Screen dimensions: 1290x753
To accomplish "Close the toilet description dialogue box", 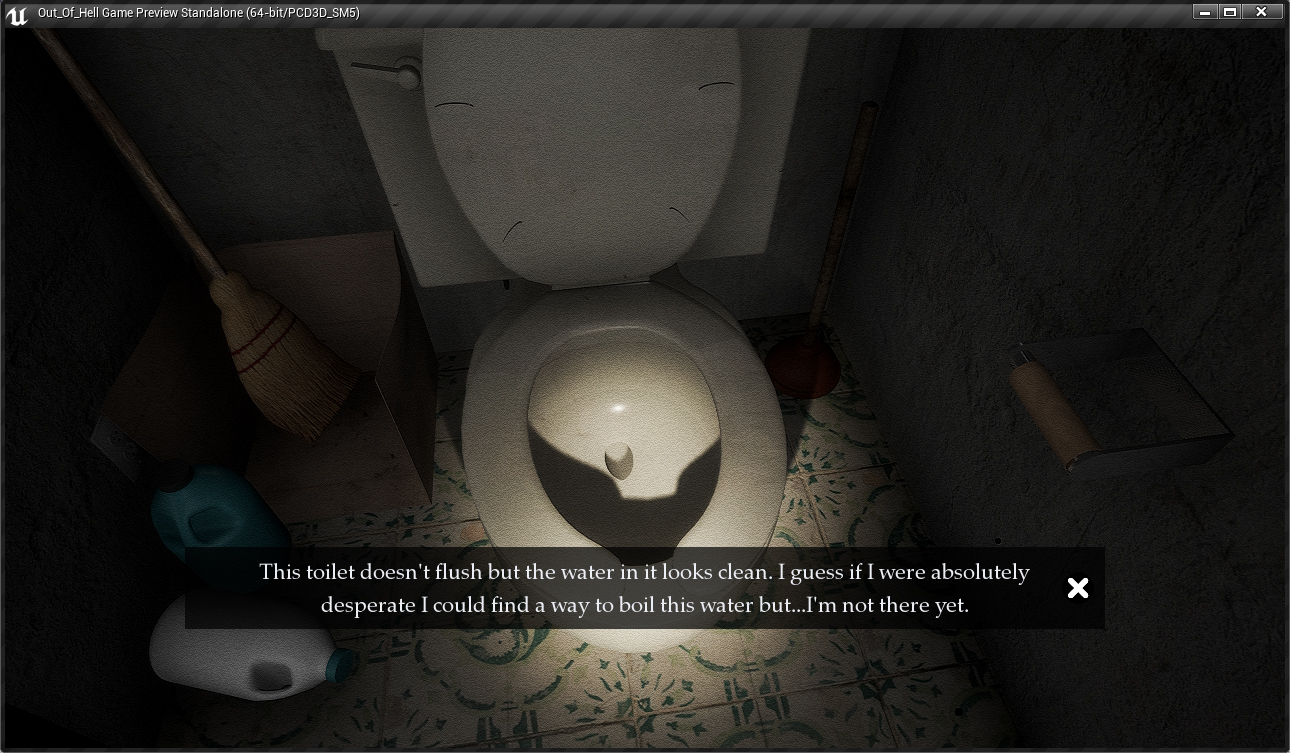I will 1077,588.
